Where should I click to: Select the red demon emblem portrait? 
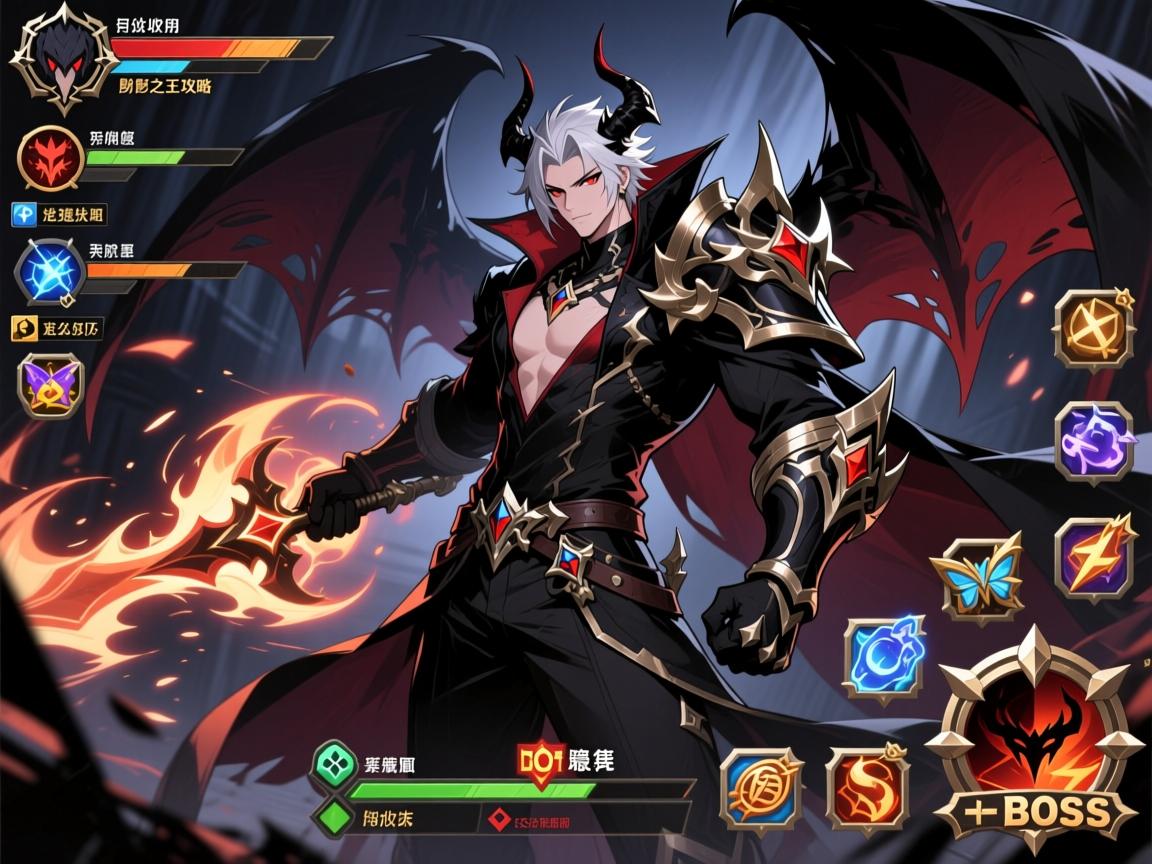49,158
